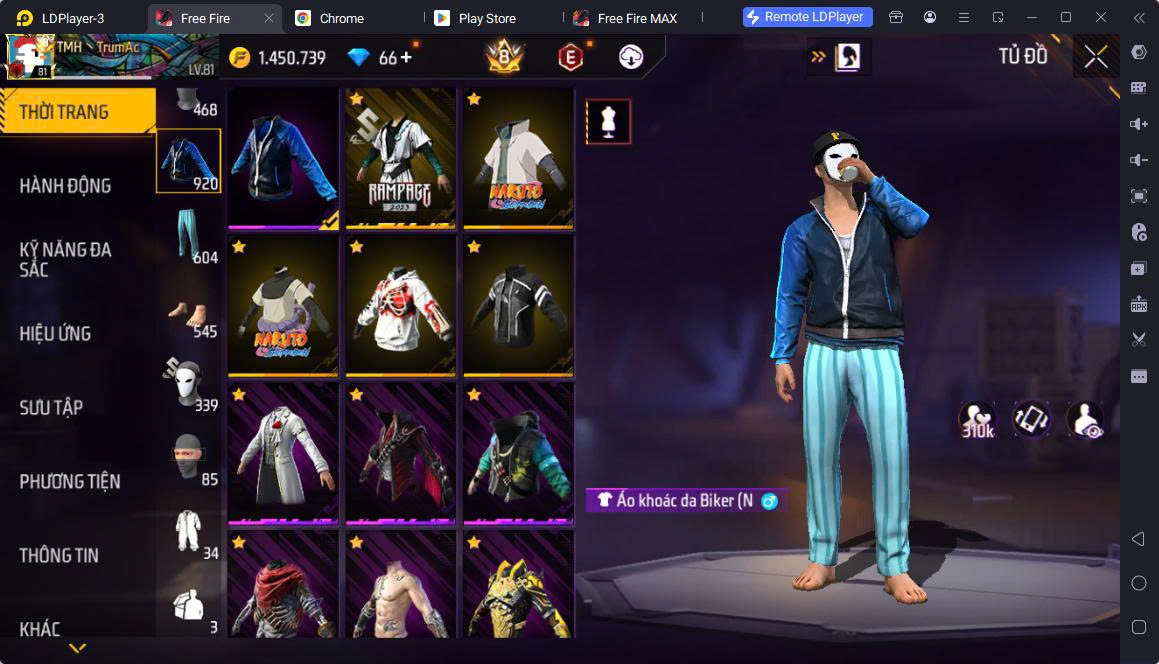Show the PHƯƠNG TIỆN category
1159x664 pixels.
click(x=70, y=481)
